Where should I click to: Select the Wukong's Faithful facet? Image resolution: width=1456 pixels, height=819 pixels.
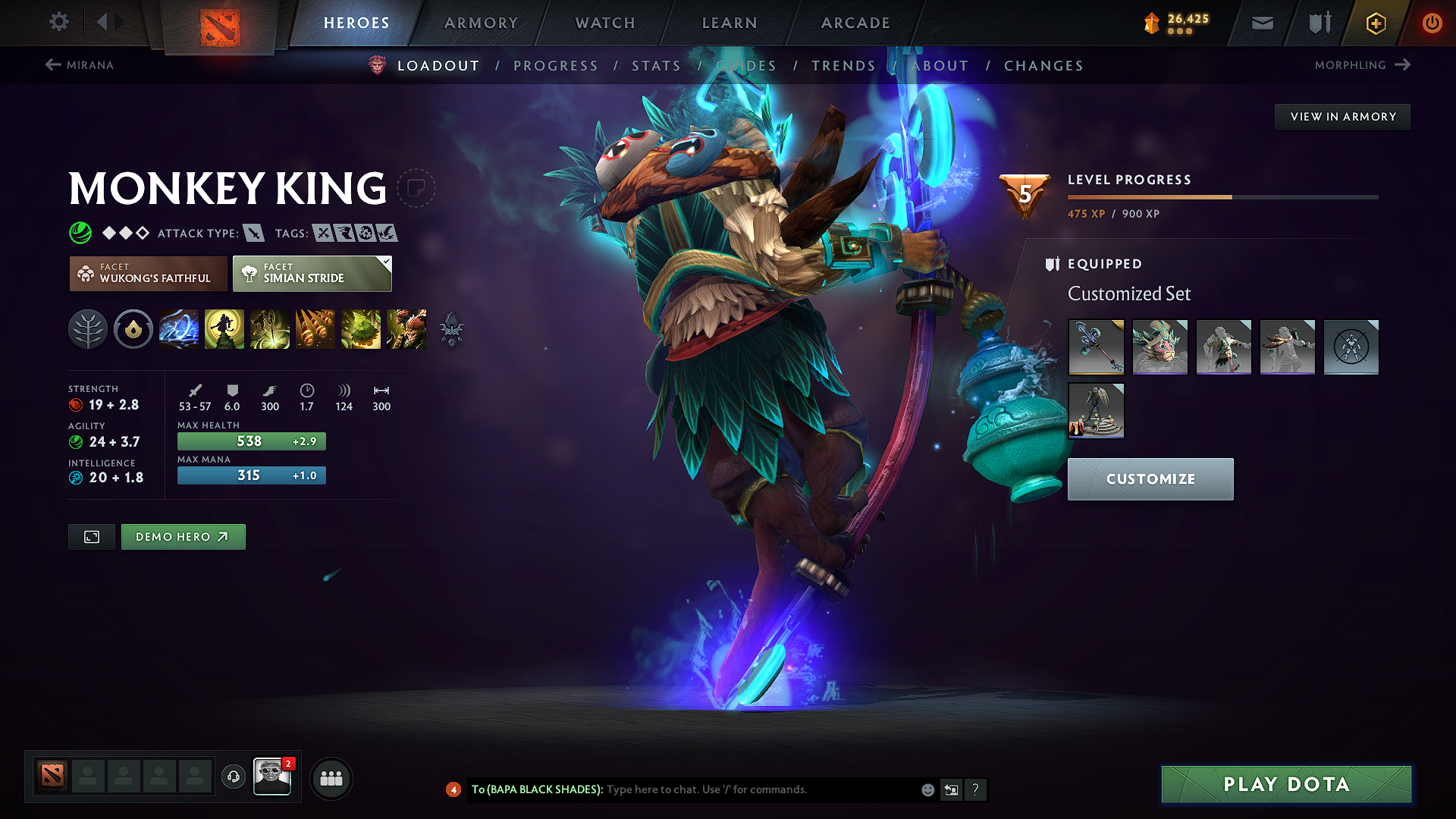coord(148,273)
